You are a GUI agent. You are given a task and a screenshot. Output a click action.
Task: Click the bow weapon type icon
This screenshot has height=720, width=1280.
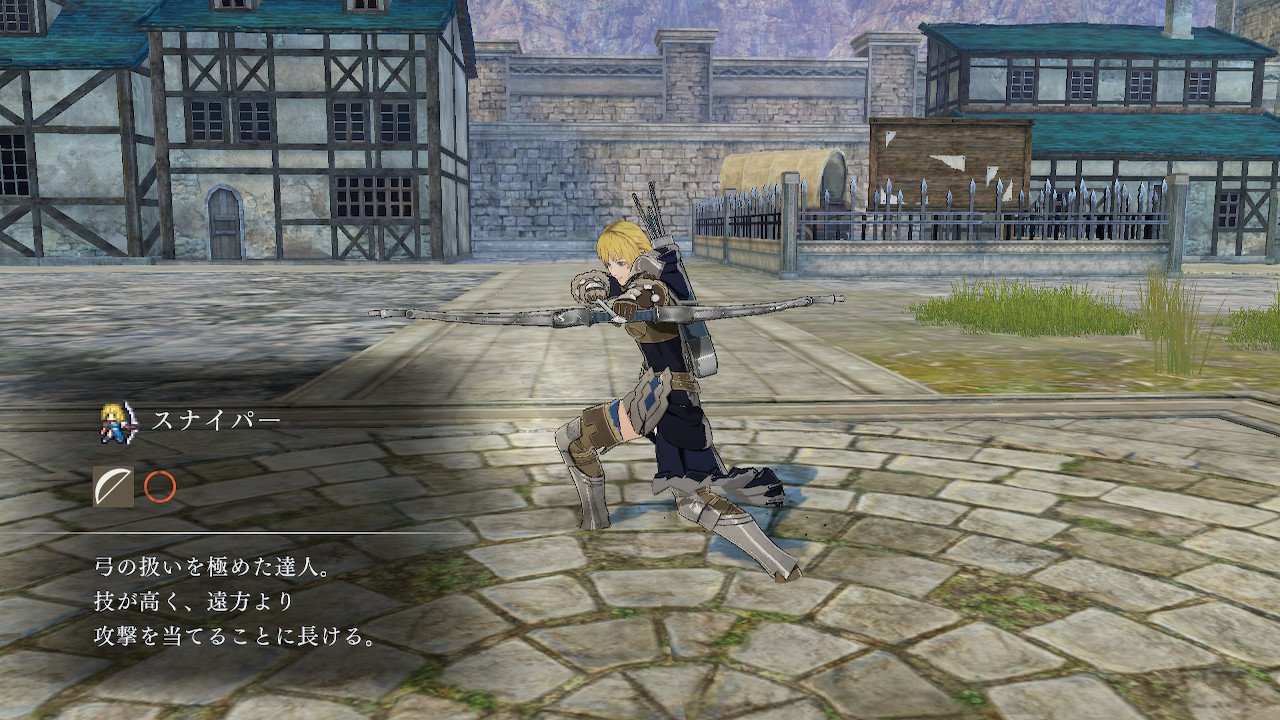[113, 486]
